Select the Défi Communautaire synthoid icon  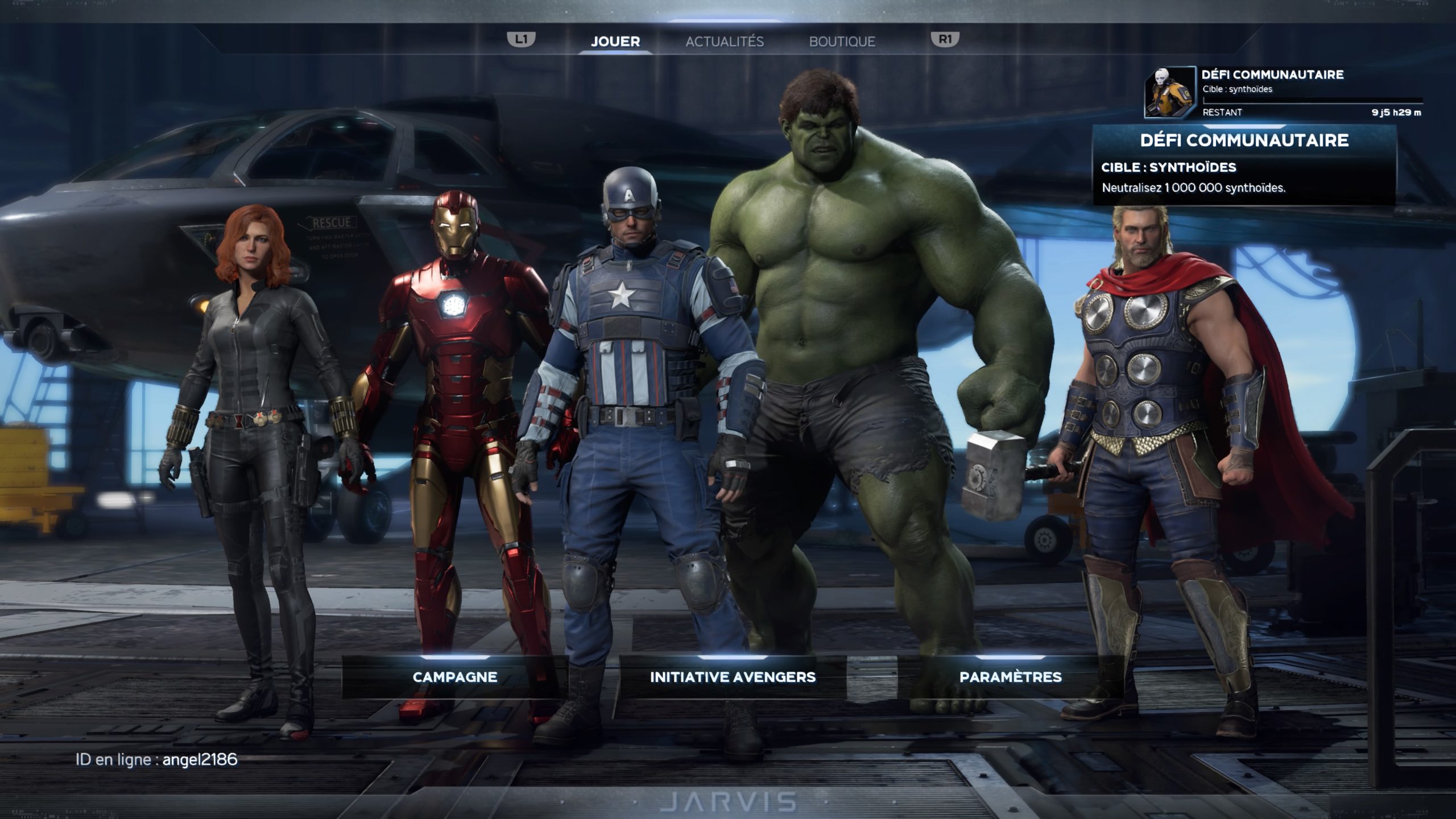click(1169, 93)
